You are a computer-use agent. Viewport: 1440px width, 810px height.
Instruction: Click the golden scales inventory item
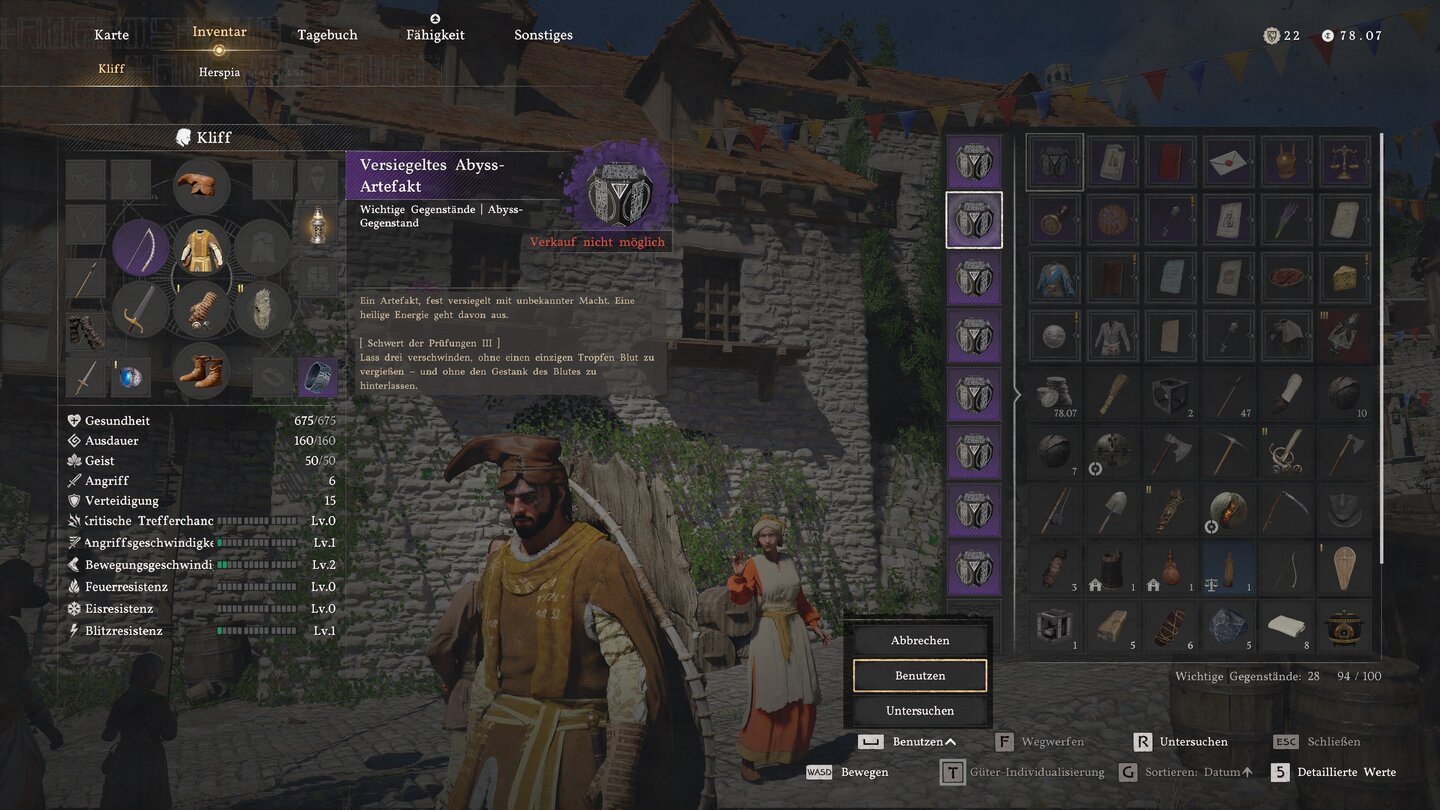[x=1344, y=162]
